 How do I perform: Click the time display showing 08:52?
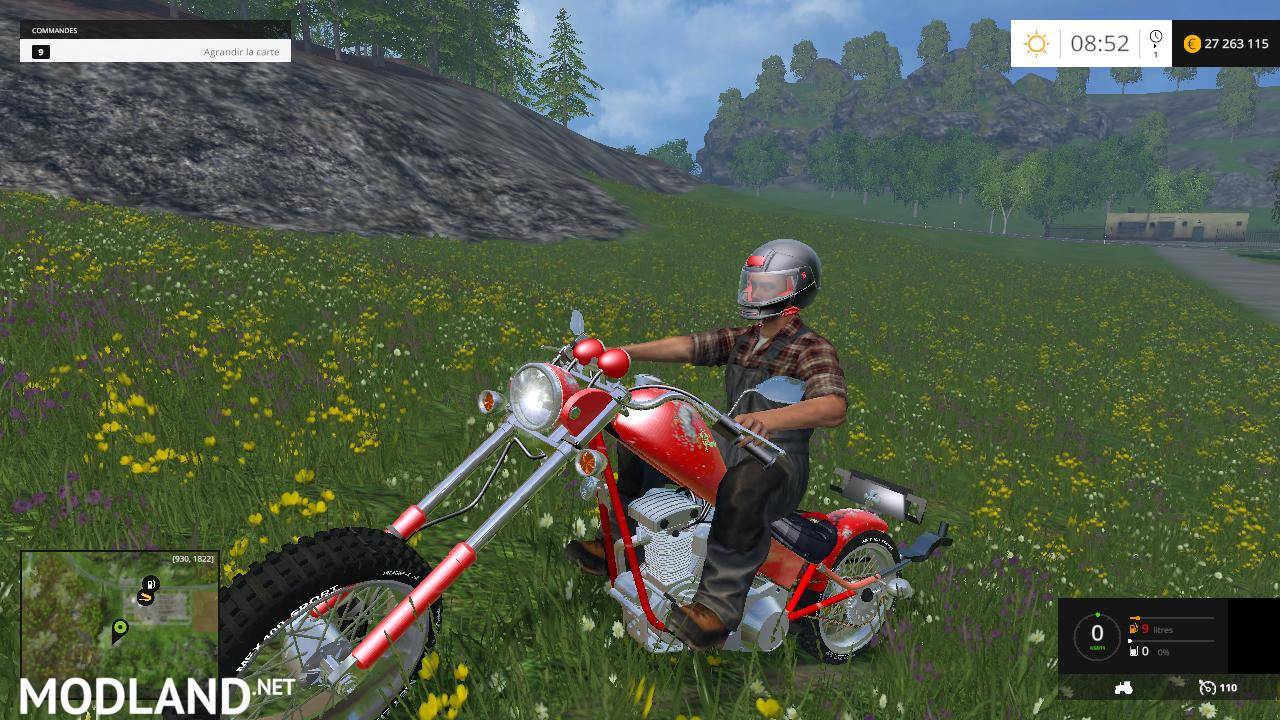pyautogui.click(x=1098, y=43)
